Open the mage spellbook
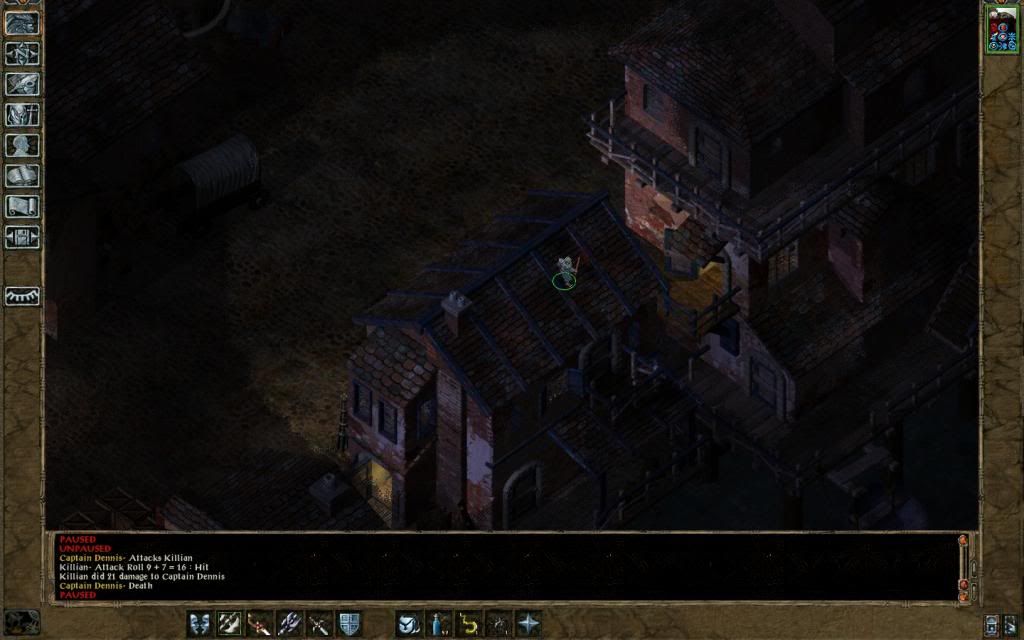 pos(22,175)
